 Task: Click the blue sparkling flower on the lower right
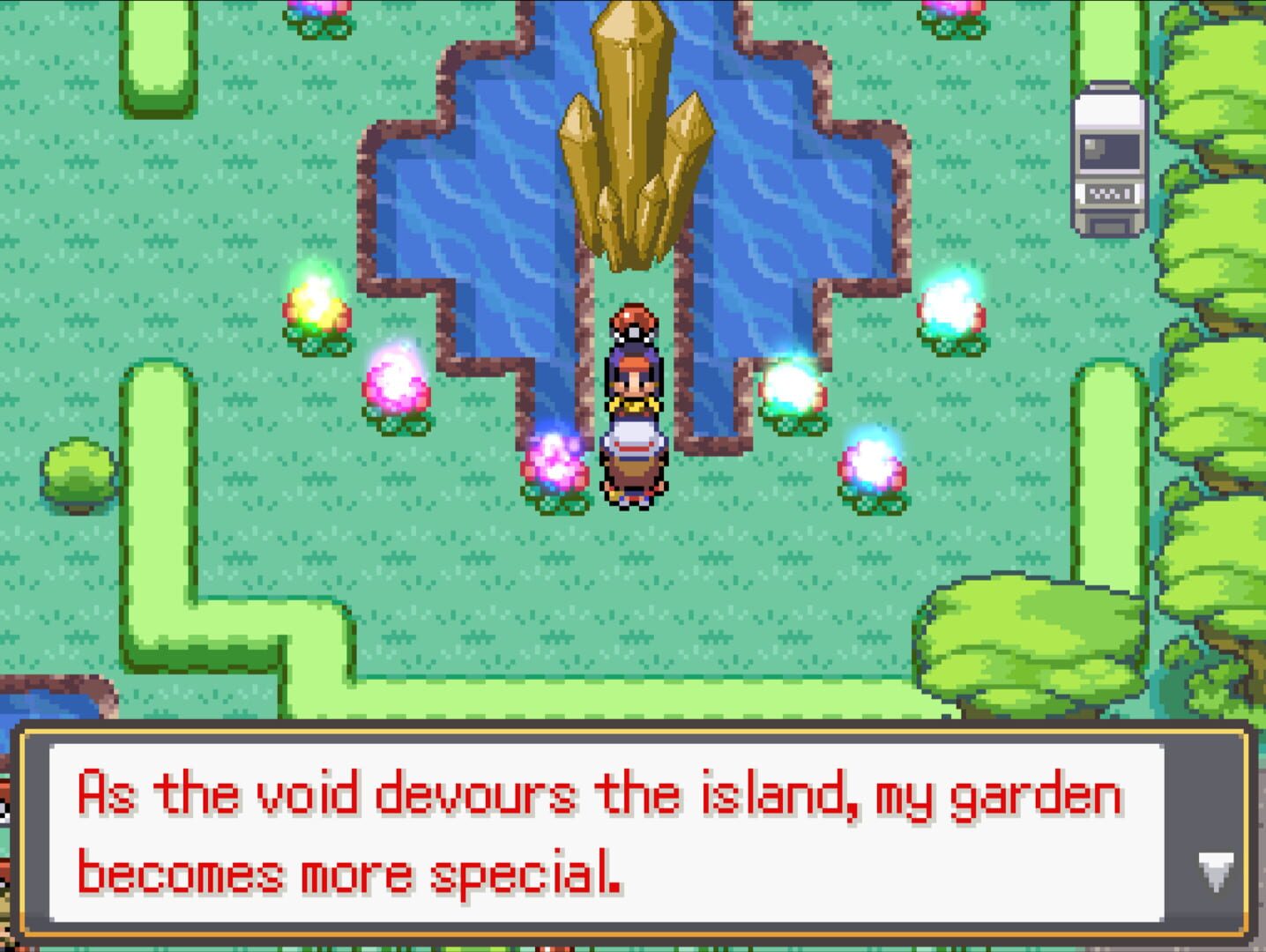coord(871,463)
